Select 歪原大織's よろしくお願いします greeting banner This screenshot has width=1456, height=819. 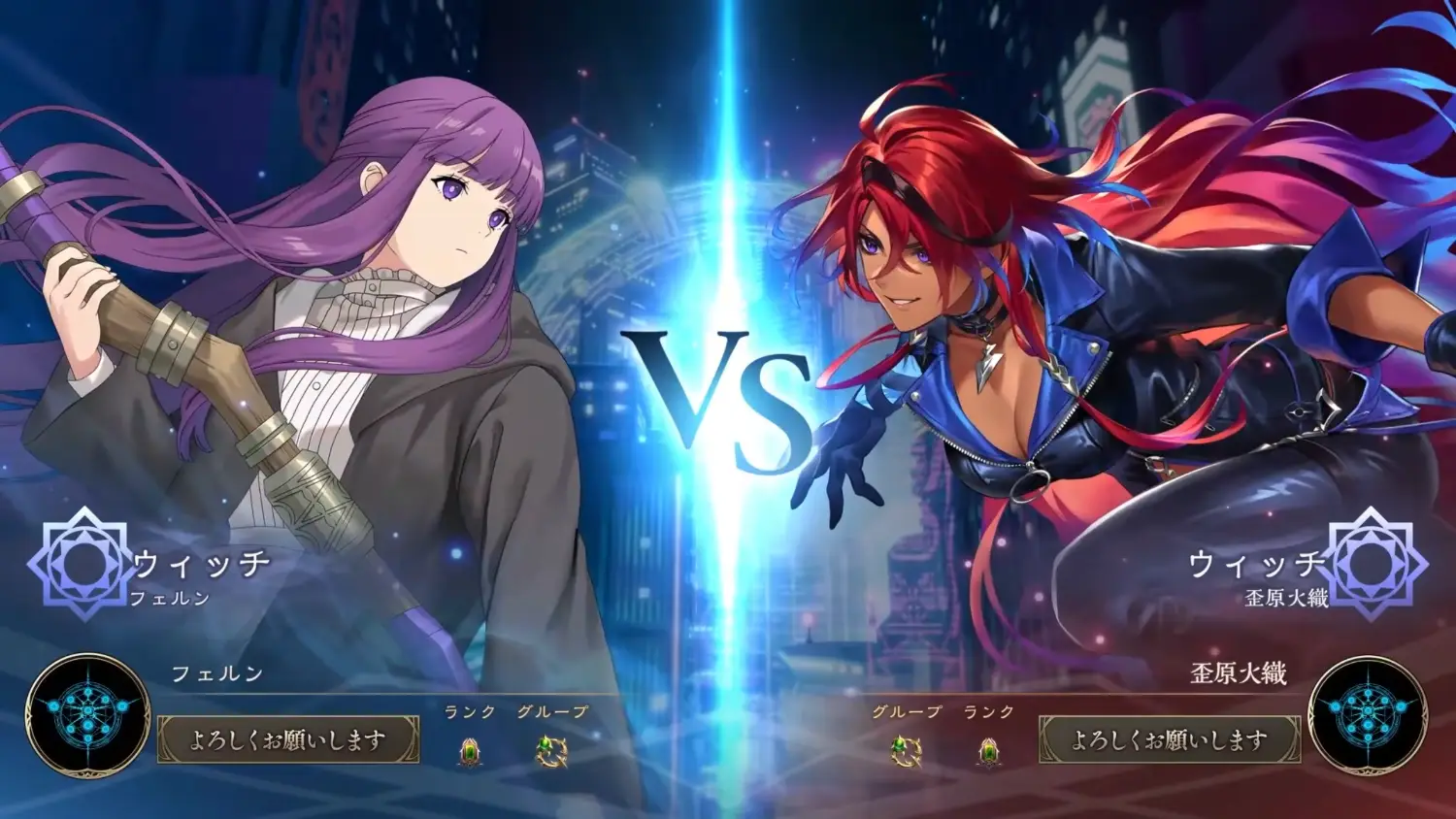point(1169,740)
